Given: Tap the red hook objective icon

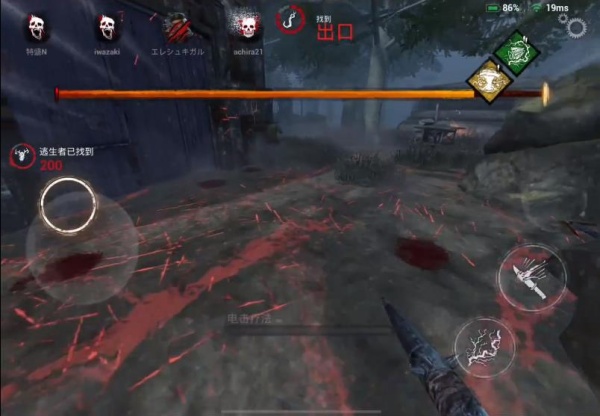Looking at the screenshot, I should [292, 20].
